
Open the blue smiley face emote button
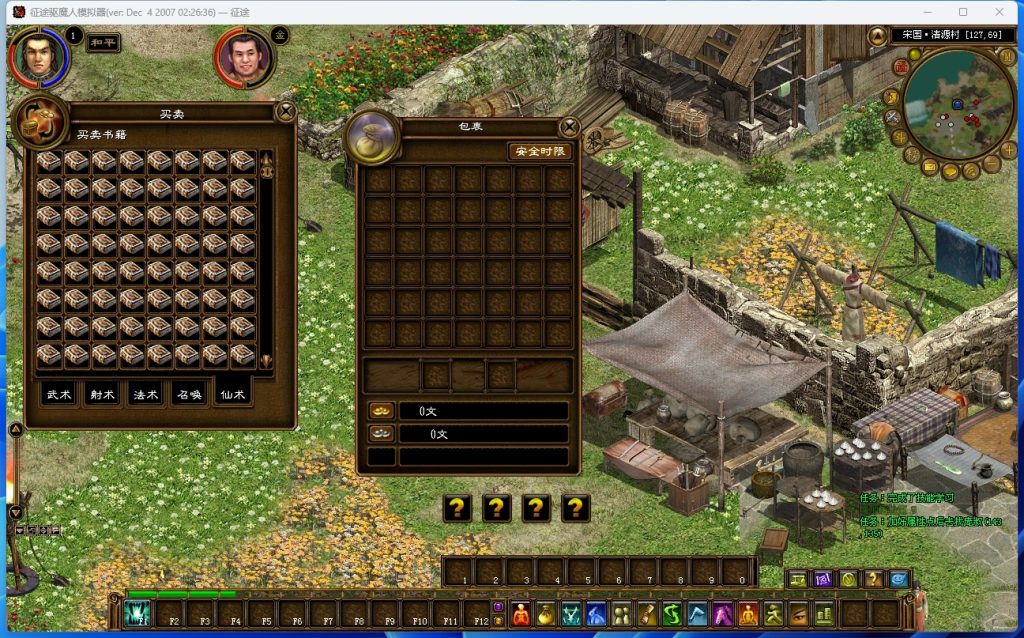(x=899, y=578)
